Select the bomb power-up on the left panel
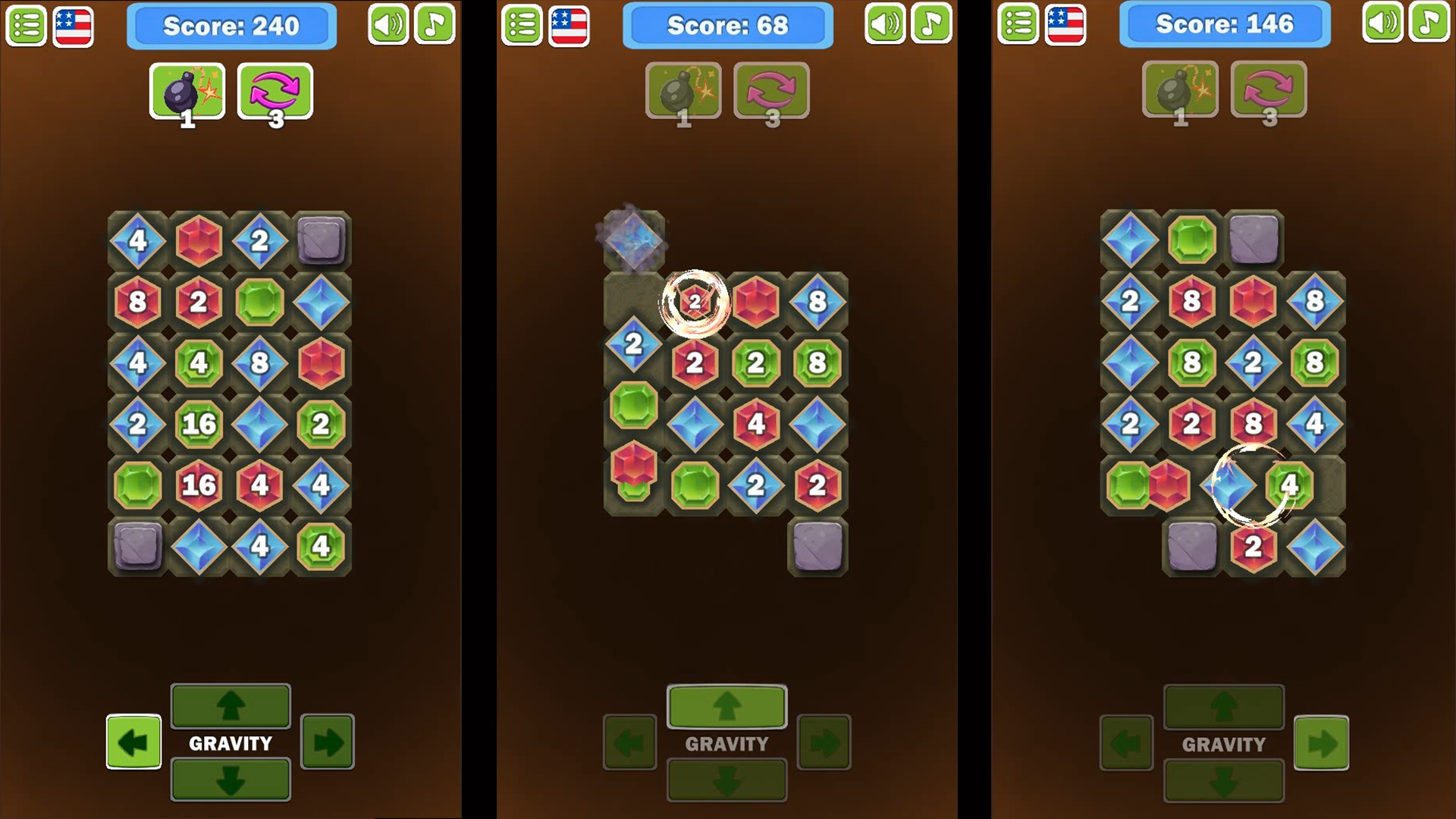 pyautogui.click(x=187, y=91)
